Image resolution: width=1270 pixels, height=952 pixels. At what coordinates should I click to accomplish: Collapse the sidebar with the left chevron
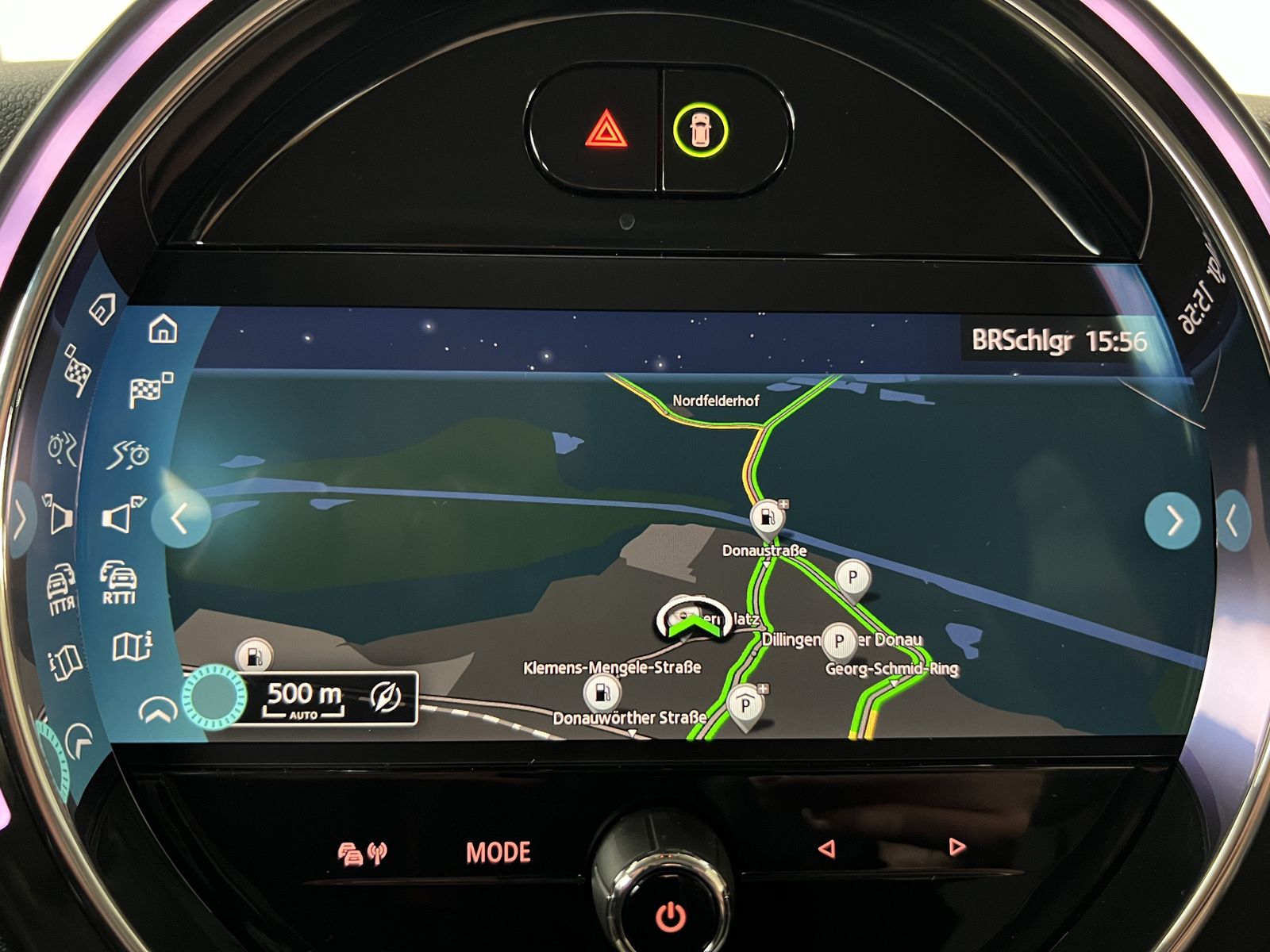coord(179,520)
